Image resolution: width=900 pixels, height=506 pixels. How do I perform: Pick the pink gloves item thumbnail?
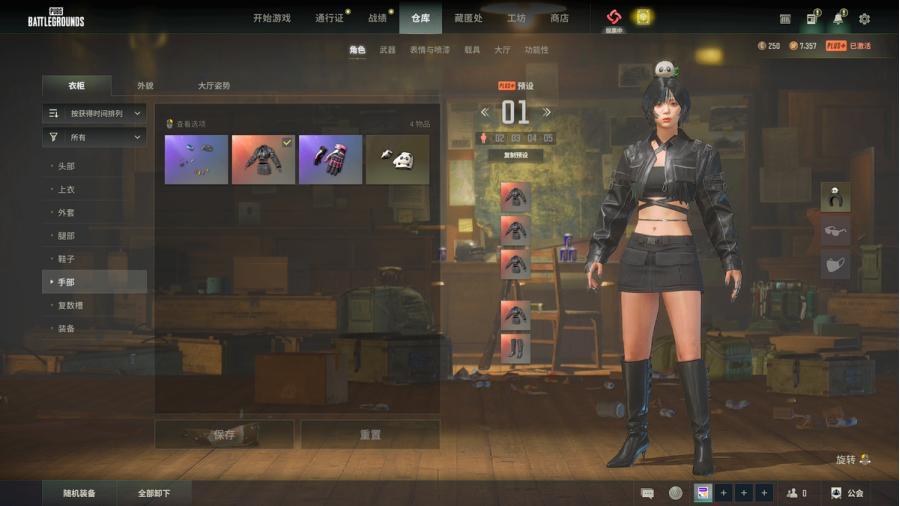click(330, 160)
